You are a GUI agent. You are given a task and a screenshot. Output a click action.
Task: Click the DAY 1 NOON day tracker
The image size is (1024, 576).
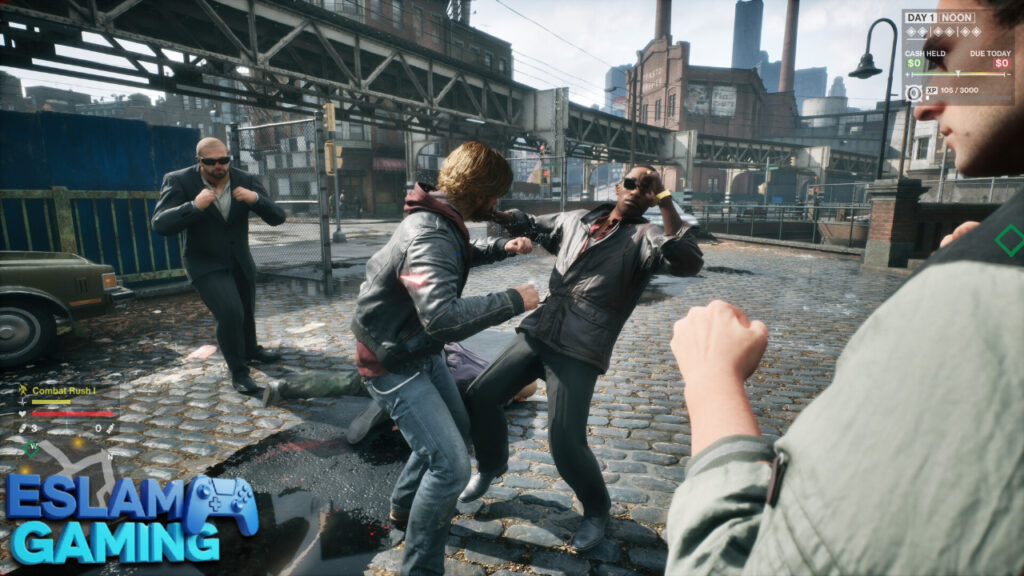pyautogui.click(x=940, y=17)
